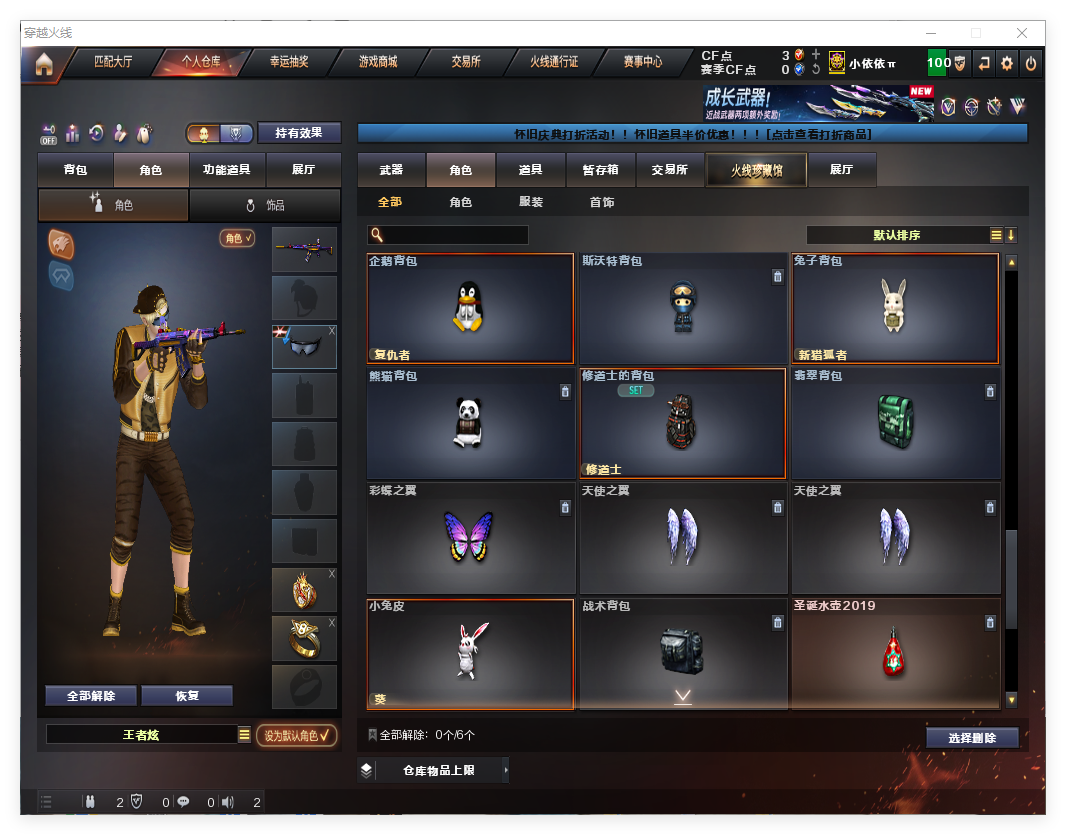Click the 恢复 restore button

187,696
